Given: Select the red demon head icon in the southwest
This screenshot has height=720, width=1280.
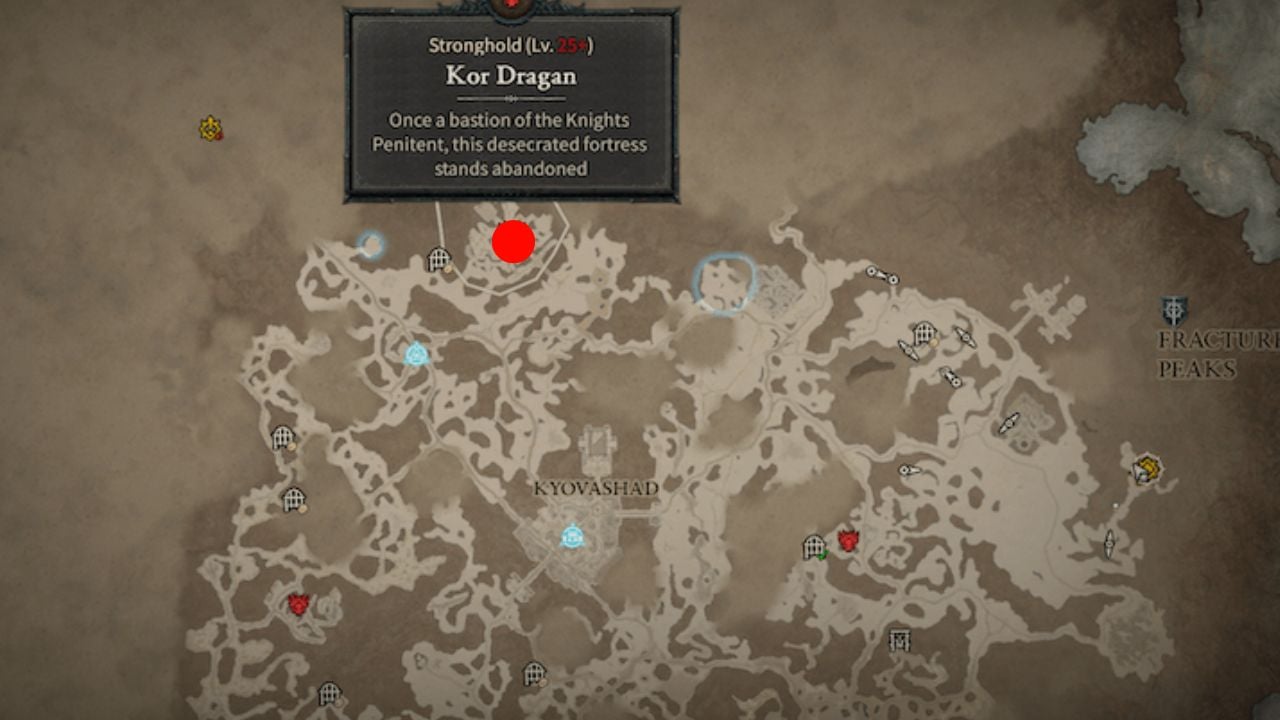Looking at the screenshot, I should tap(298, 604).
